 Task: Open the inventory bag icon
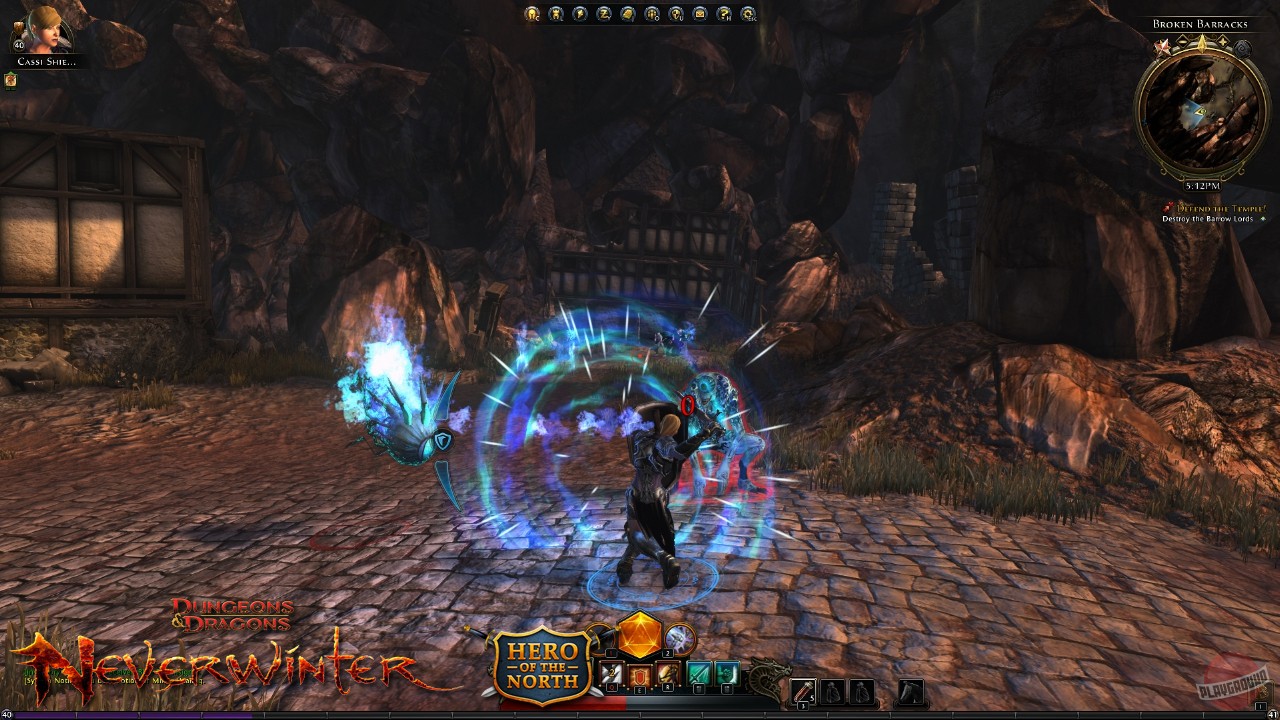click(x=627, y=15)
